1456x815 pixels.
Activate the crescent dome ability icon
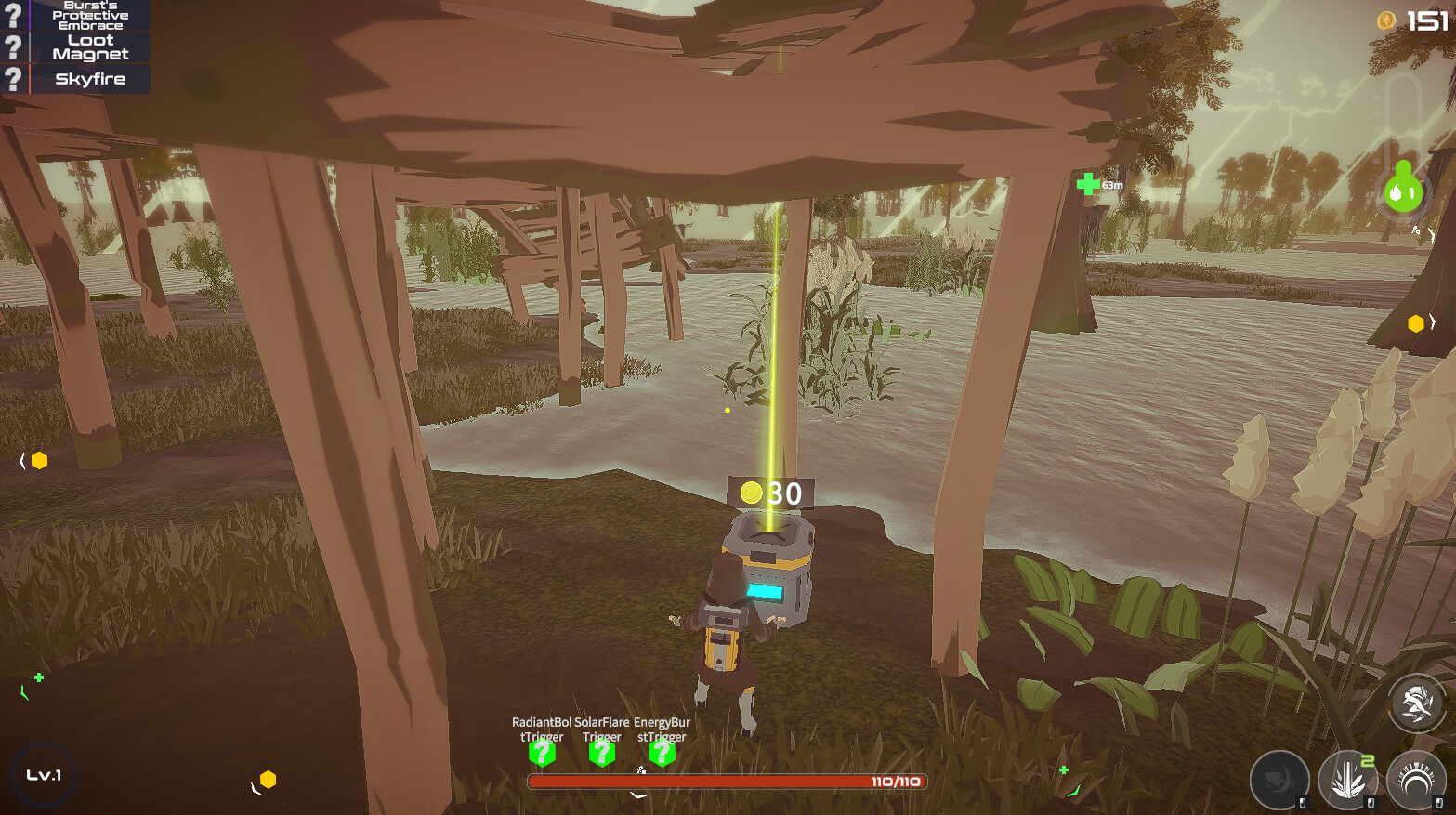click(1415, 780)
